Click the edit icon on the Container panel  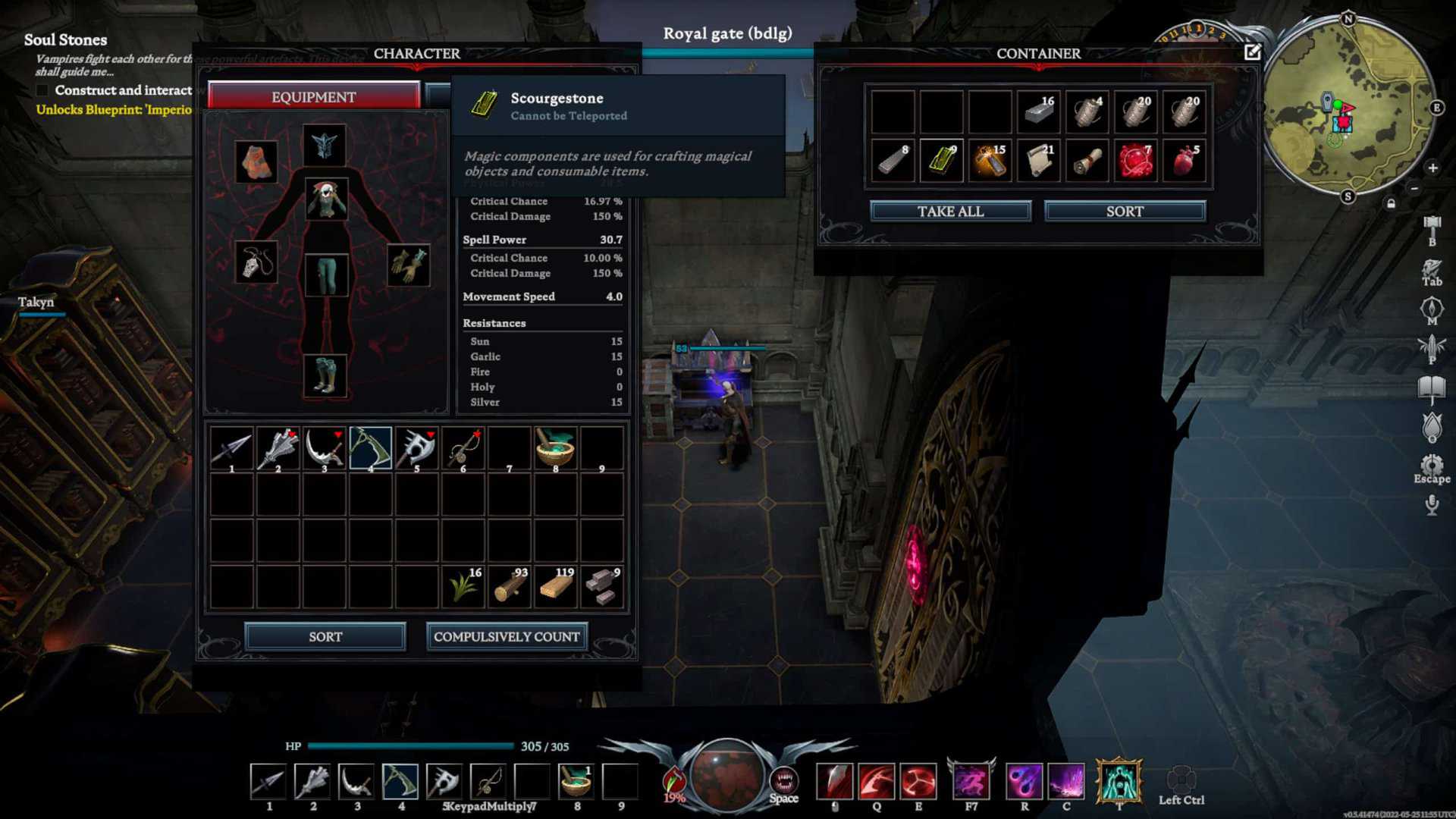click(x=1254, y=52)
